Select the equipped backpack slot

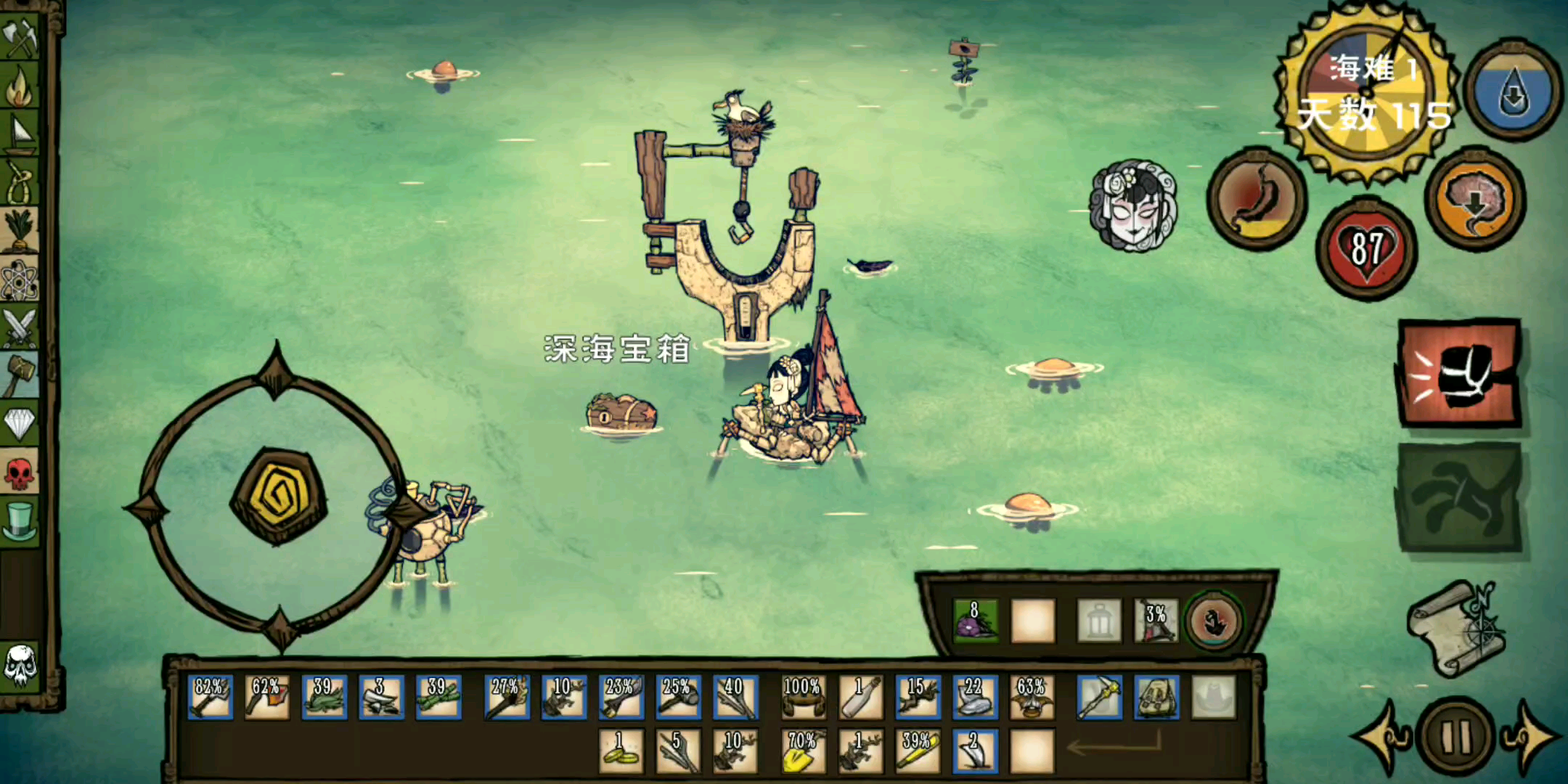[x=1156, y=698]
